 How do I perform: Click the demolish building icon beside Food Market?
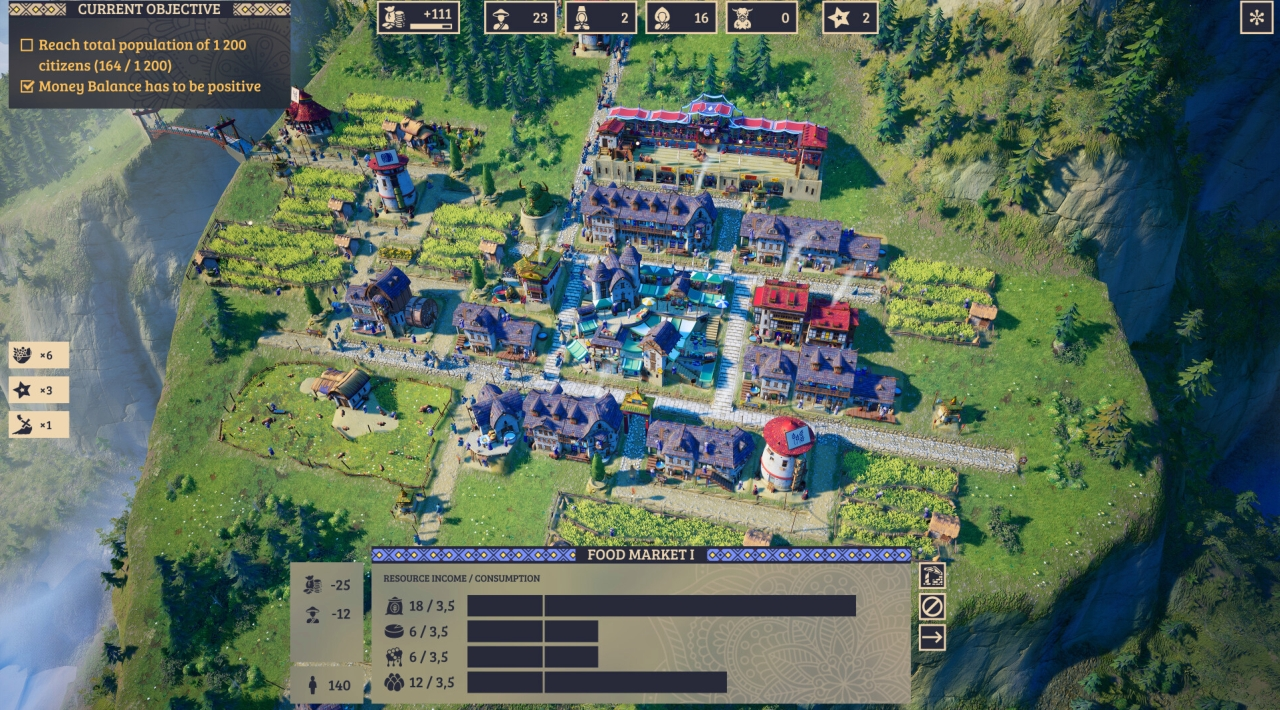tap(932, 575)
